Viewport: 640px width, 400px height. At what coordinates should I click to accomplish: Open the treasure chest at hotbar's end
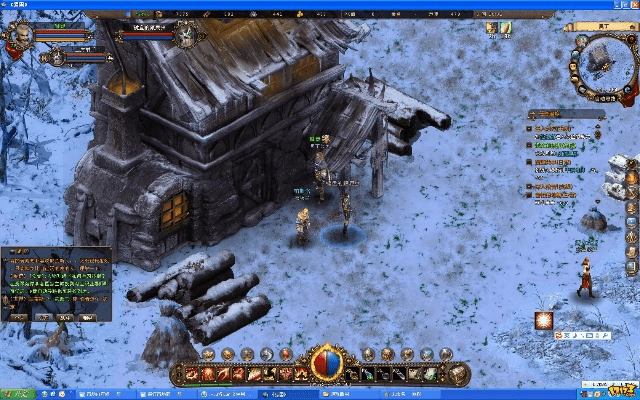(459, 374)
